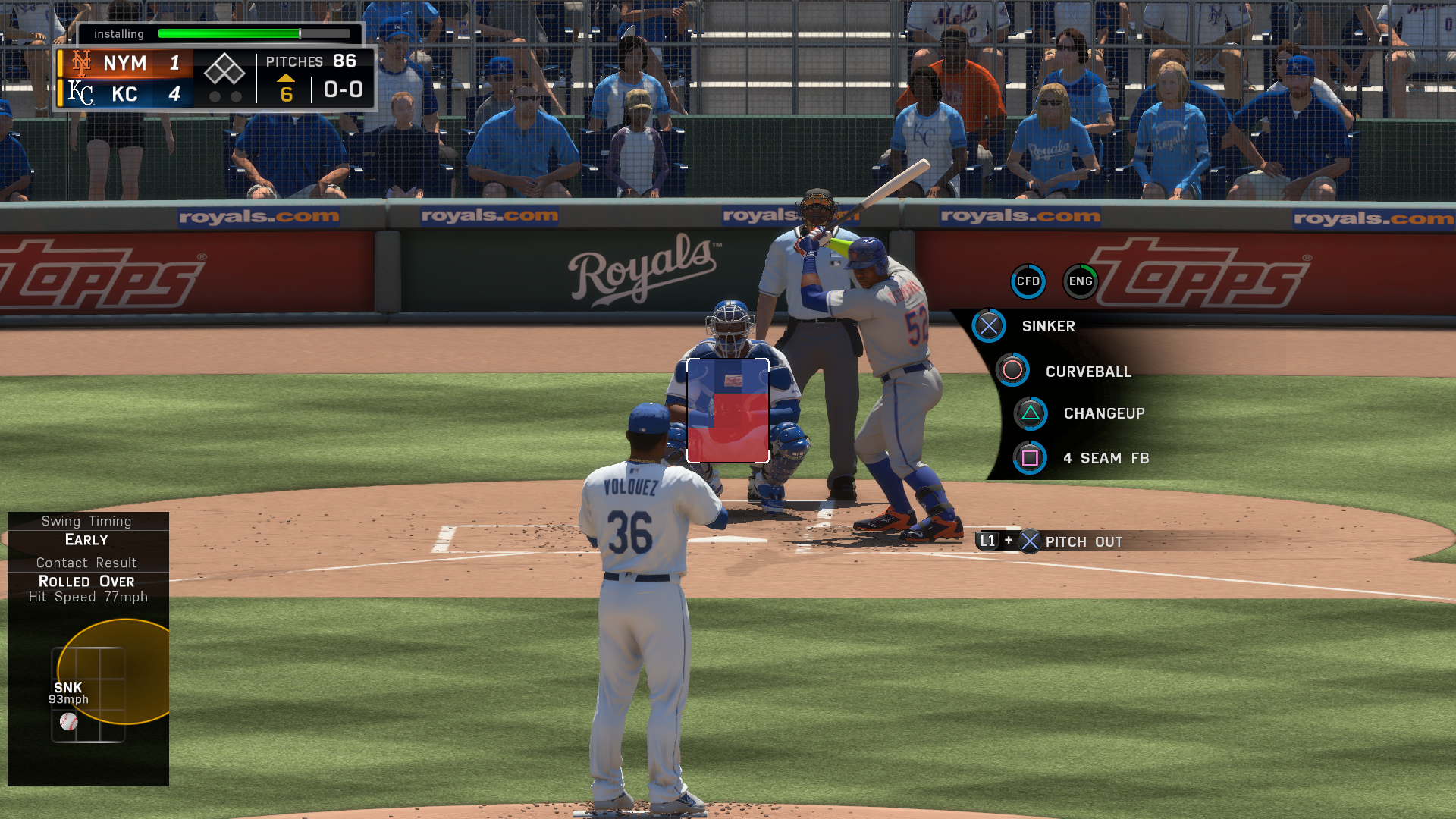
Task: Select the 4 Seam FB square icon
Action: click(1030, 458)
